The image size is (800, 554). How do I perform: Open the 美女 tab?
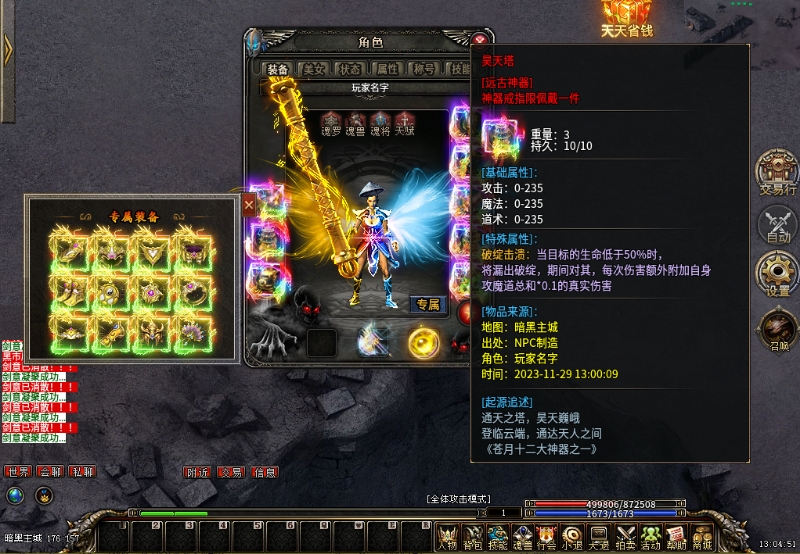point(314,69)
